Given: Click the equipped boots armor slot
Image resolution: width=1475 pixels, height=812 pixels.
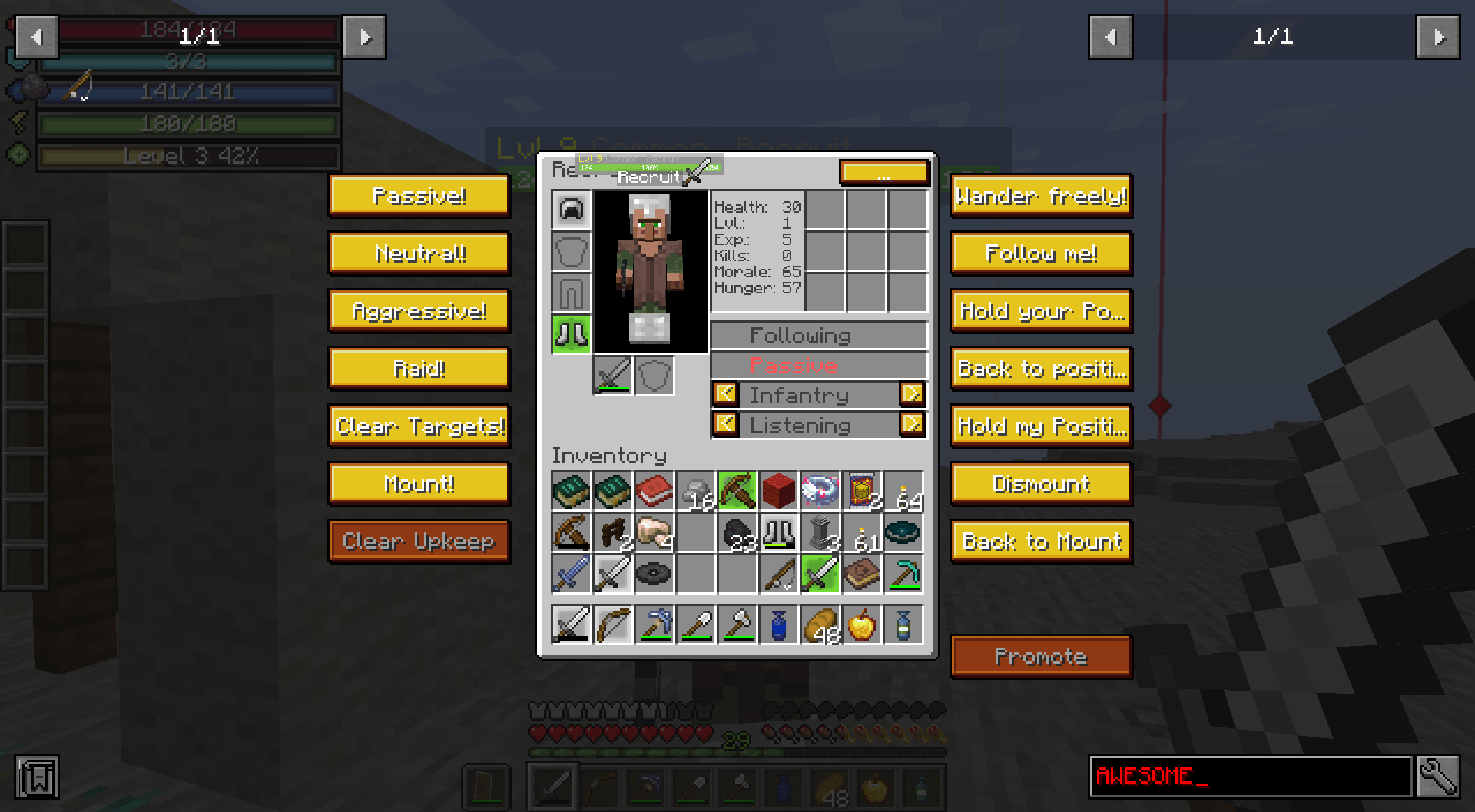Looking at the screenshot, I should click(570, 334).
